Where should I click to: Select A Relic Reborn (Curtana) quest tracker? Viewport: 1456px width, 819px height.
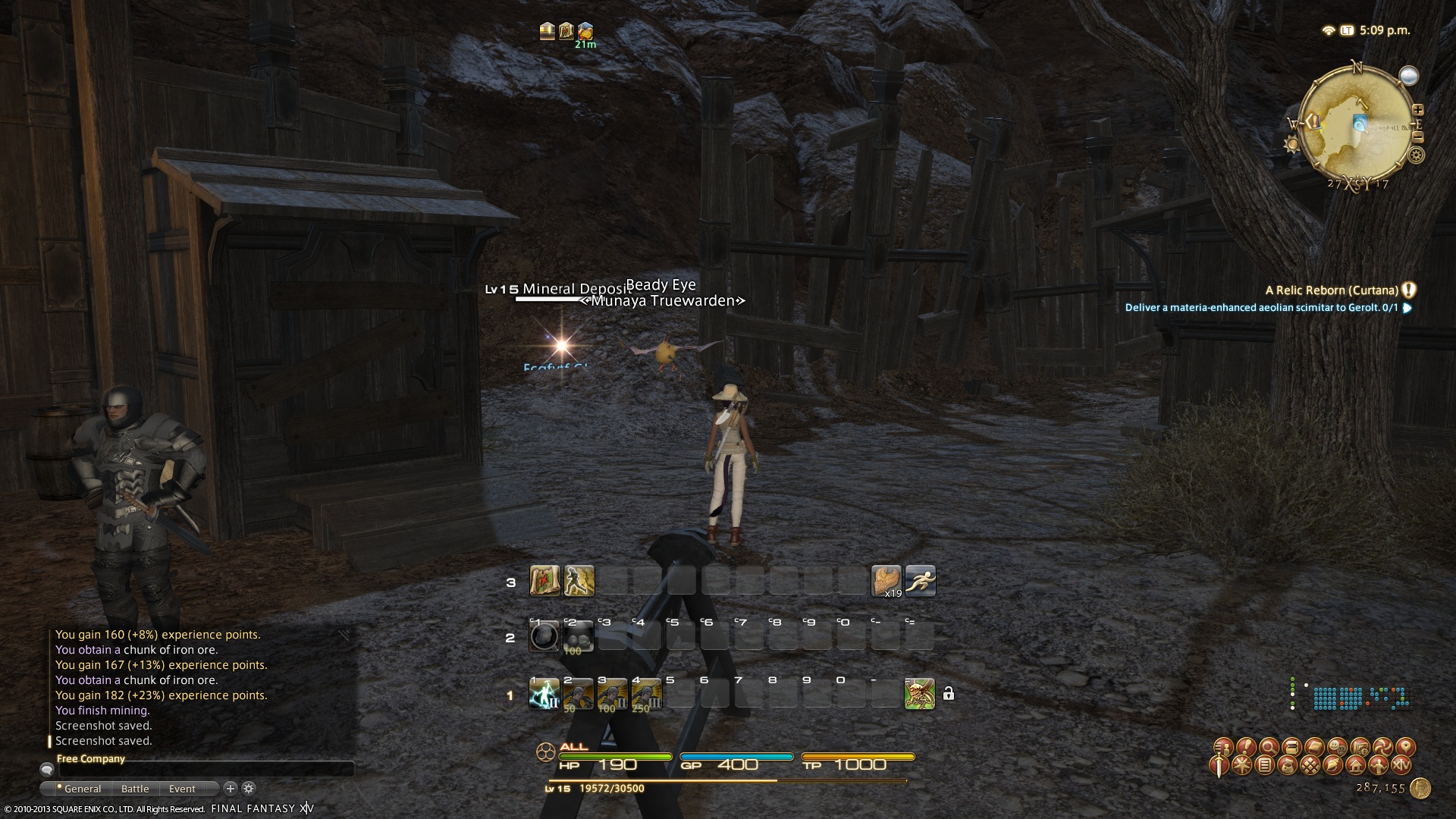pos(1332,290)
